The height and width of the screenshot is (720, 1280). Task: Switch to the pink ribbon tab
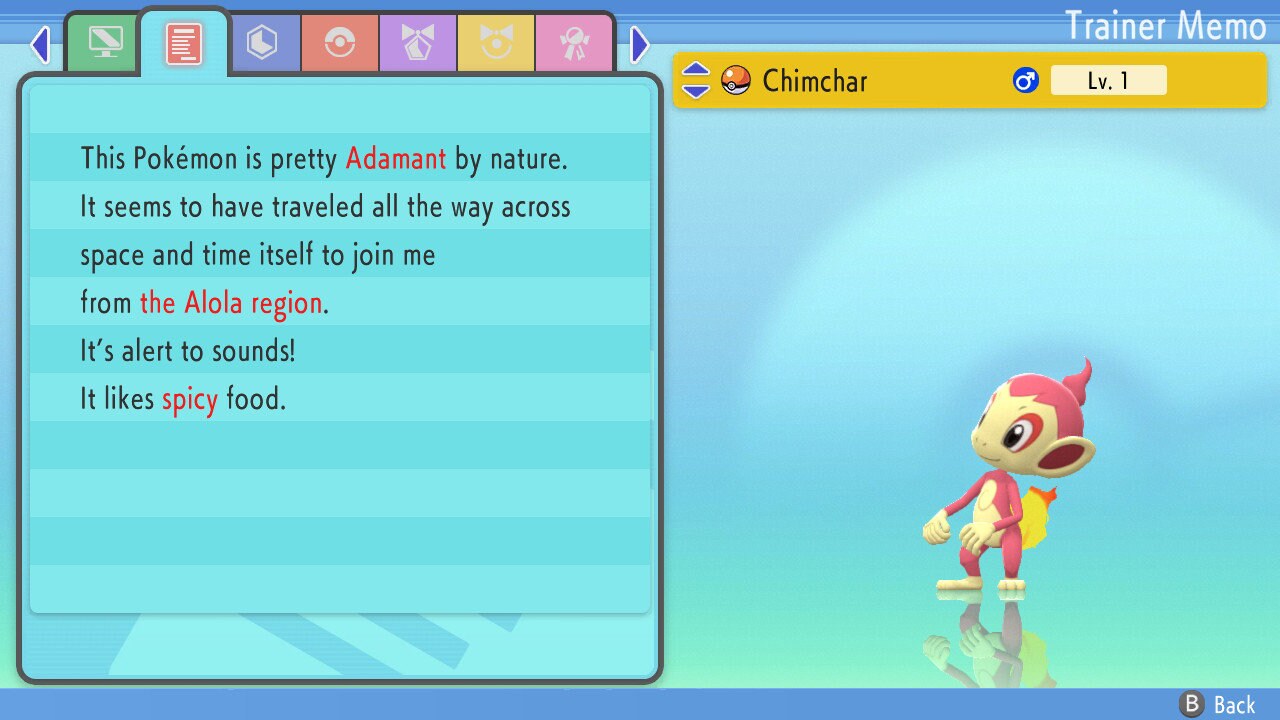click(573, 43)
